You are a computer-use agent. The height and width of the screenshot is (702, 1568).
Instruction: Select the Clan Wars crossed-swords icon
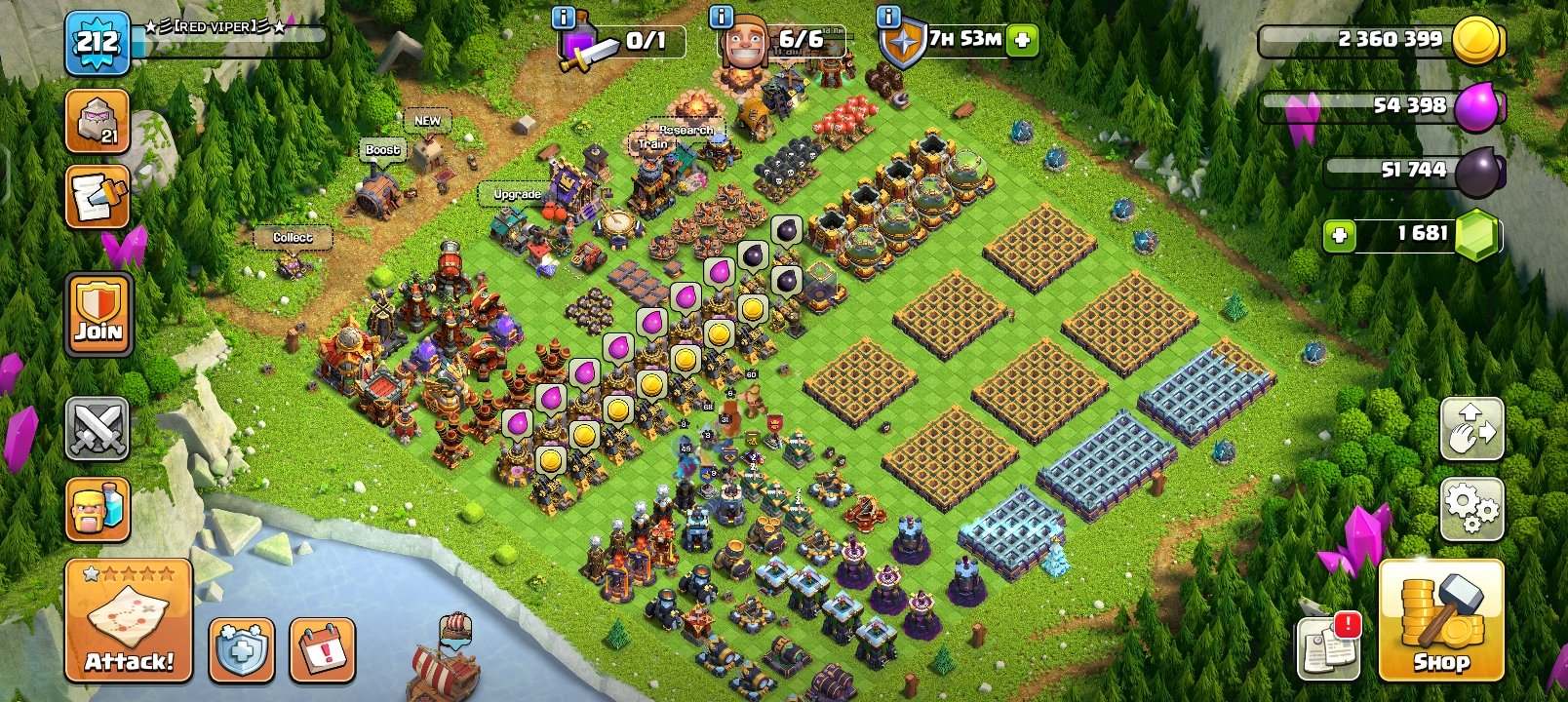pos(98,430)
